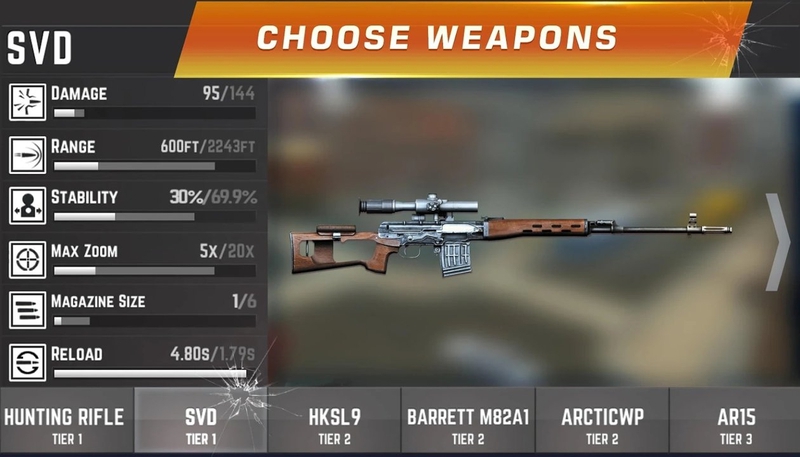Choose the AR15 Tier 3 weapon
Viewport: 800px width, 457px height.
(735, 423)
